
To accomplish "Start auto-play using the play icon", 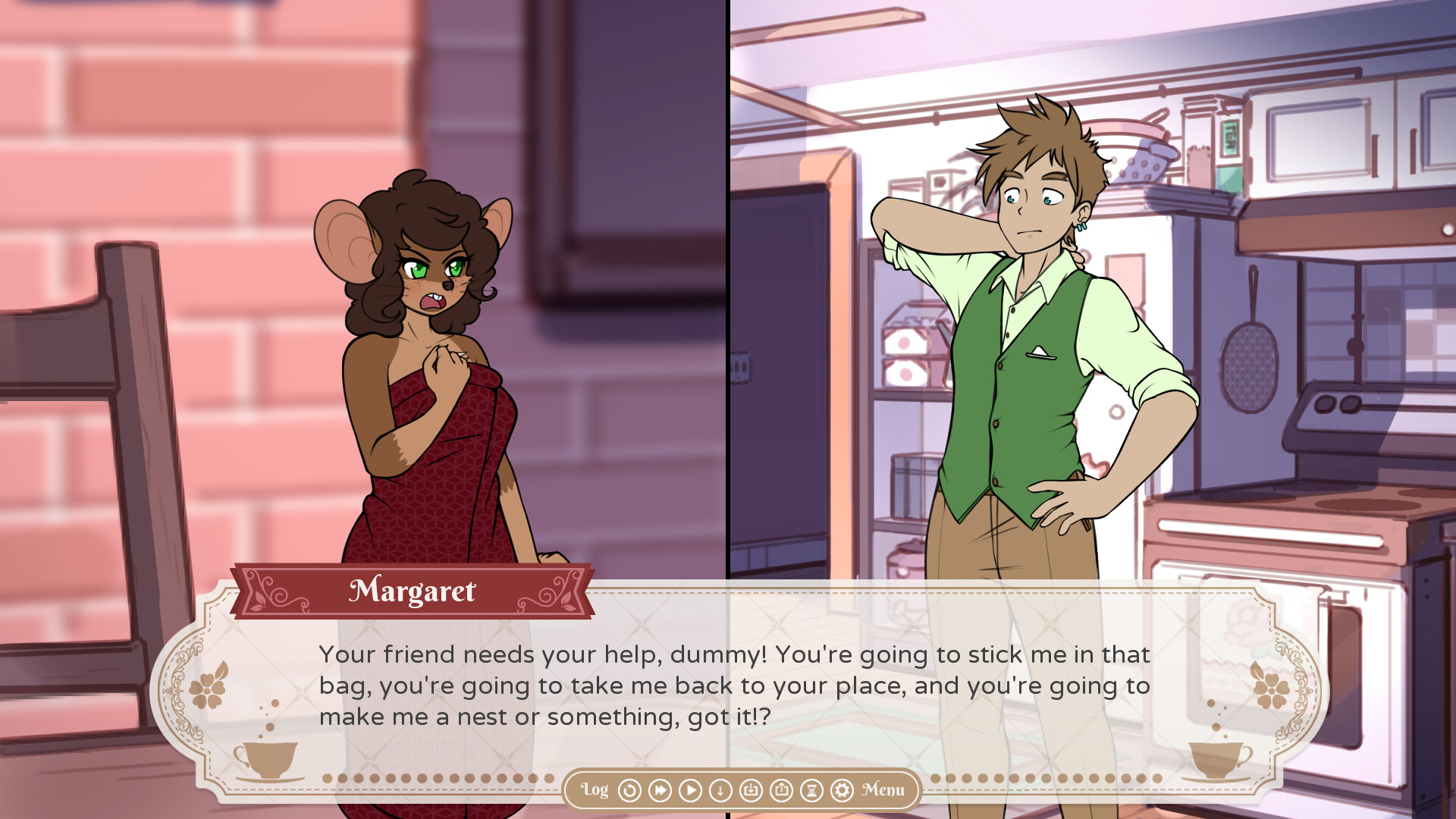I will (x=690, y=790).
